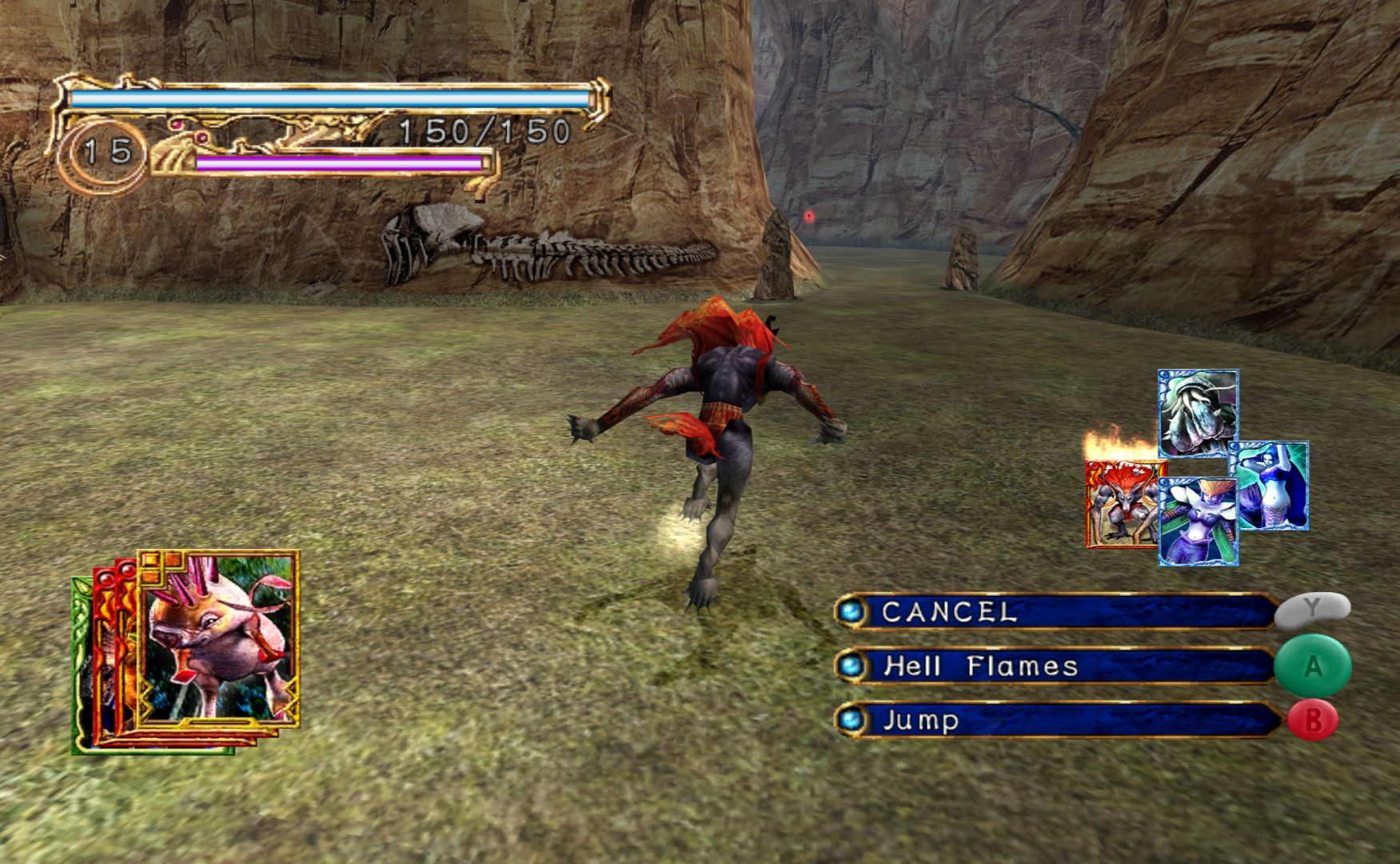Choose the CANCEL command
The height and width of the screenshot is (864, 1400).
click(1055, 612)
